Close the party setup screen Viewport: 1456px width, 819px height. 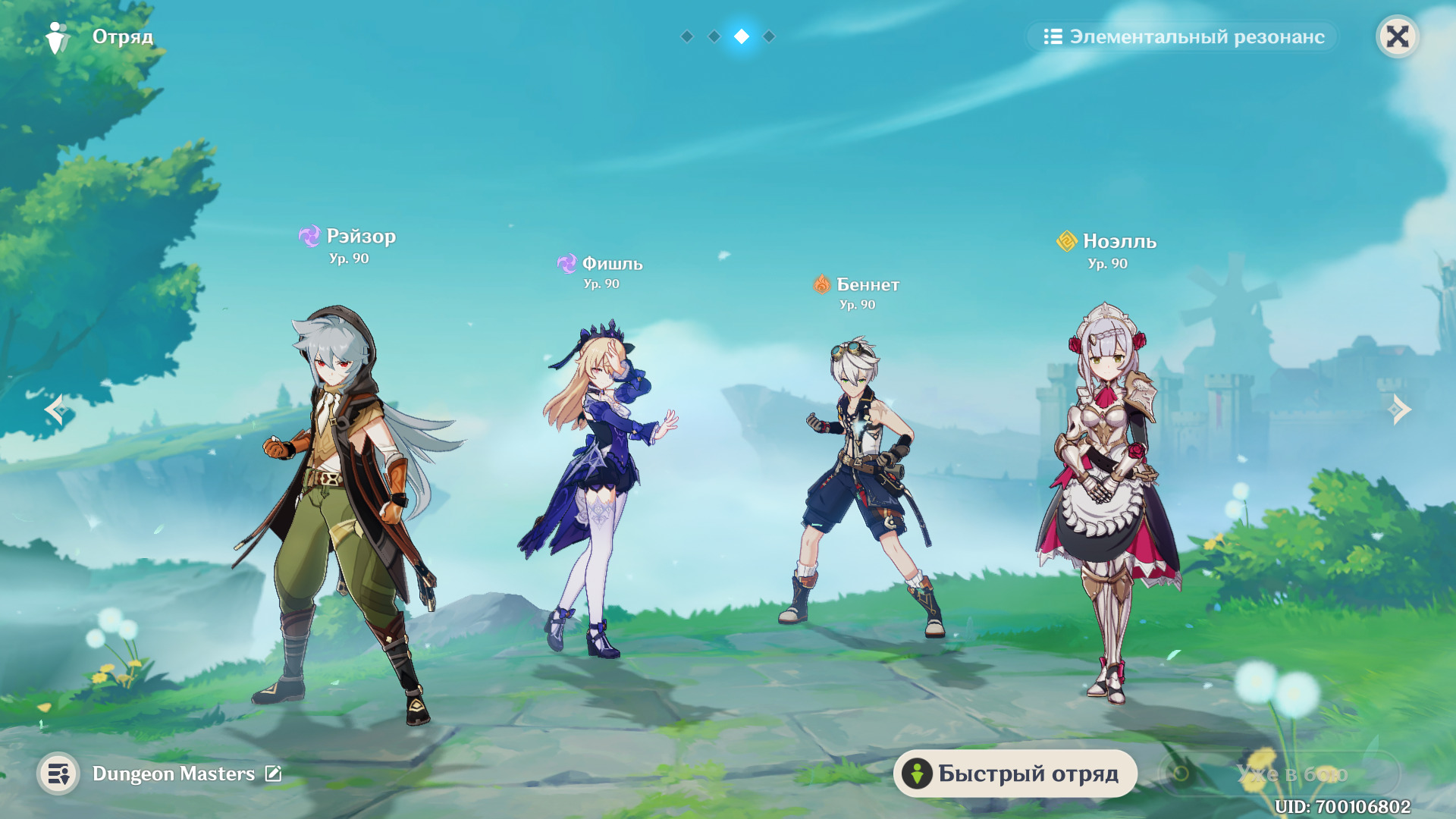coord(1397,36)
